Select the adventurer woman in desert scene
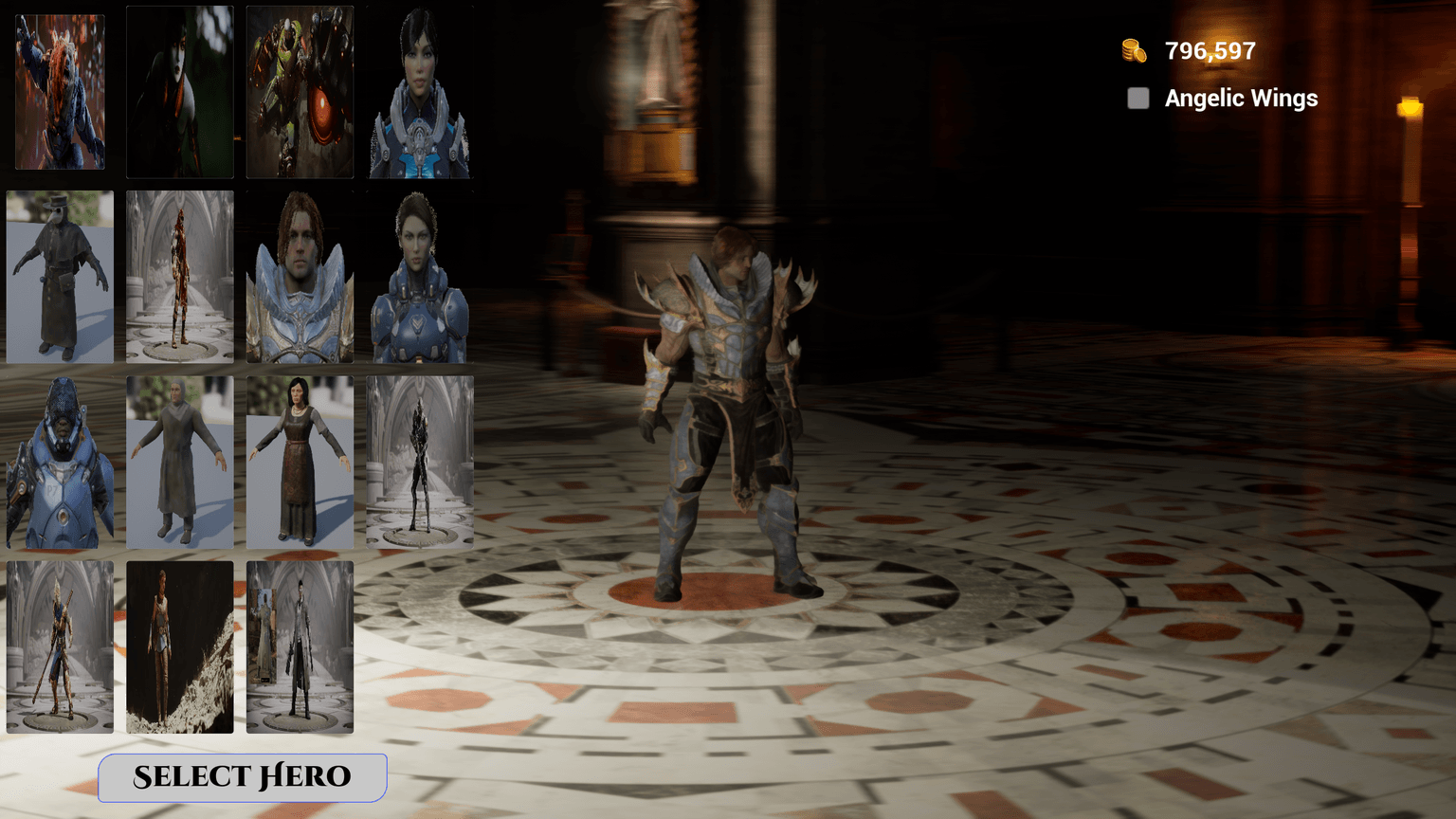The height and width of the screenshot is (819, 1456). tap(179, 646)
